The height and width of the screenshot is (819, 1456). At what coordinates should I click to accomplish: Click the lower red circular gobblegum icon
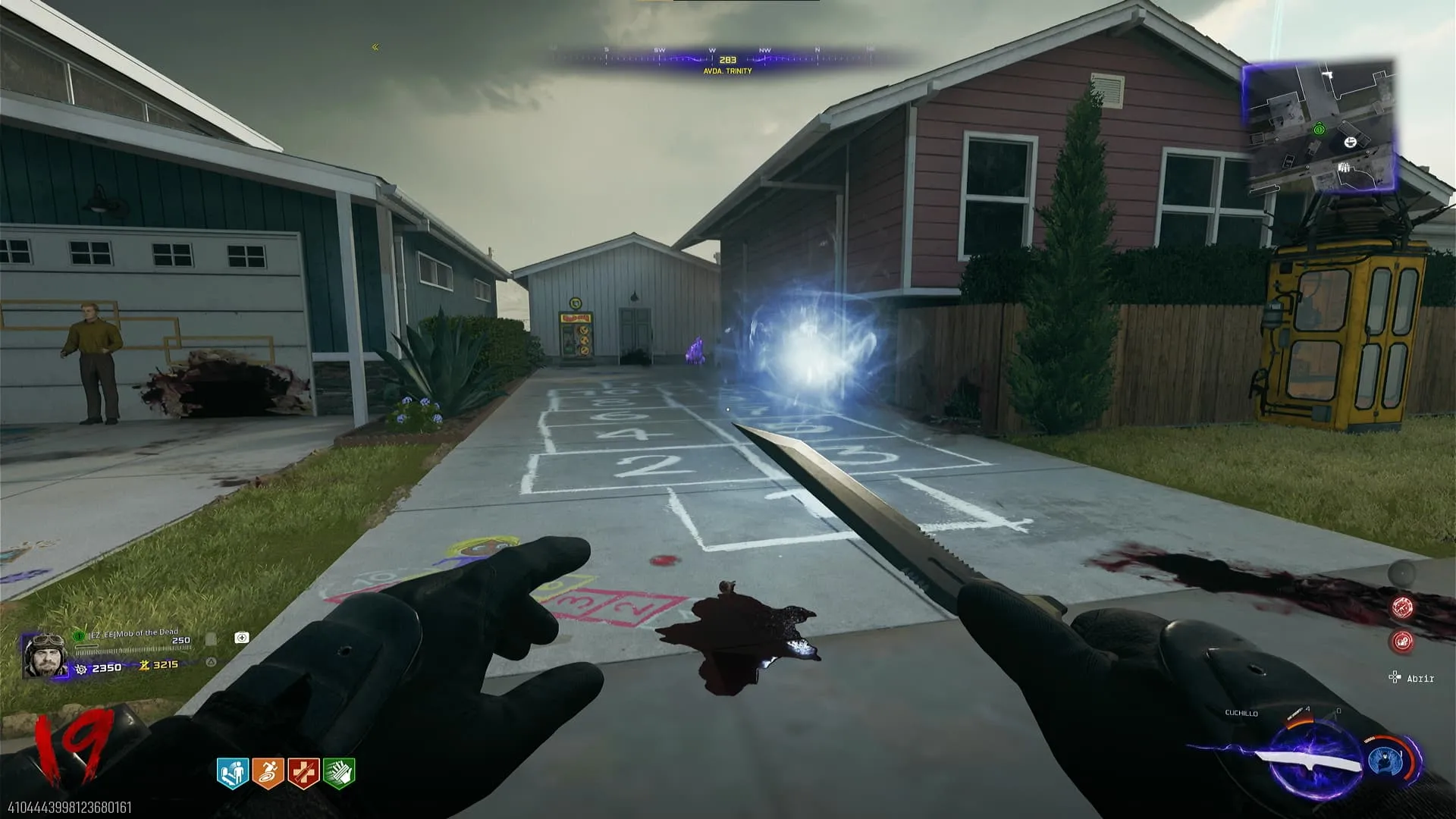coord(1402,642)
